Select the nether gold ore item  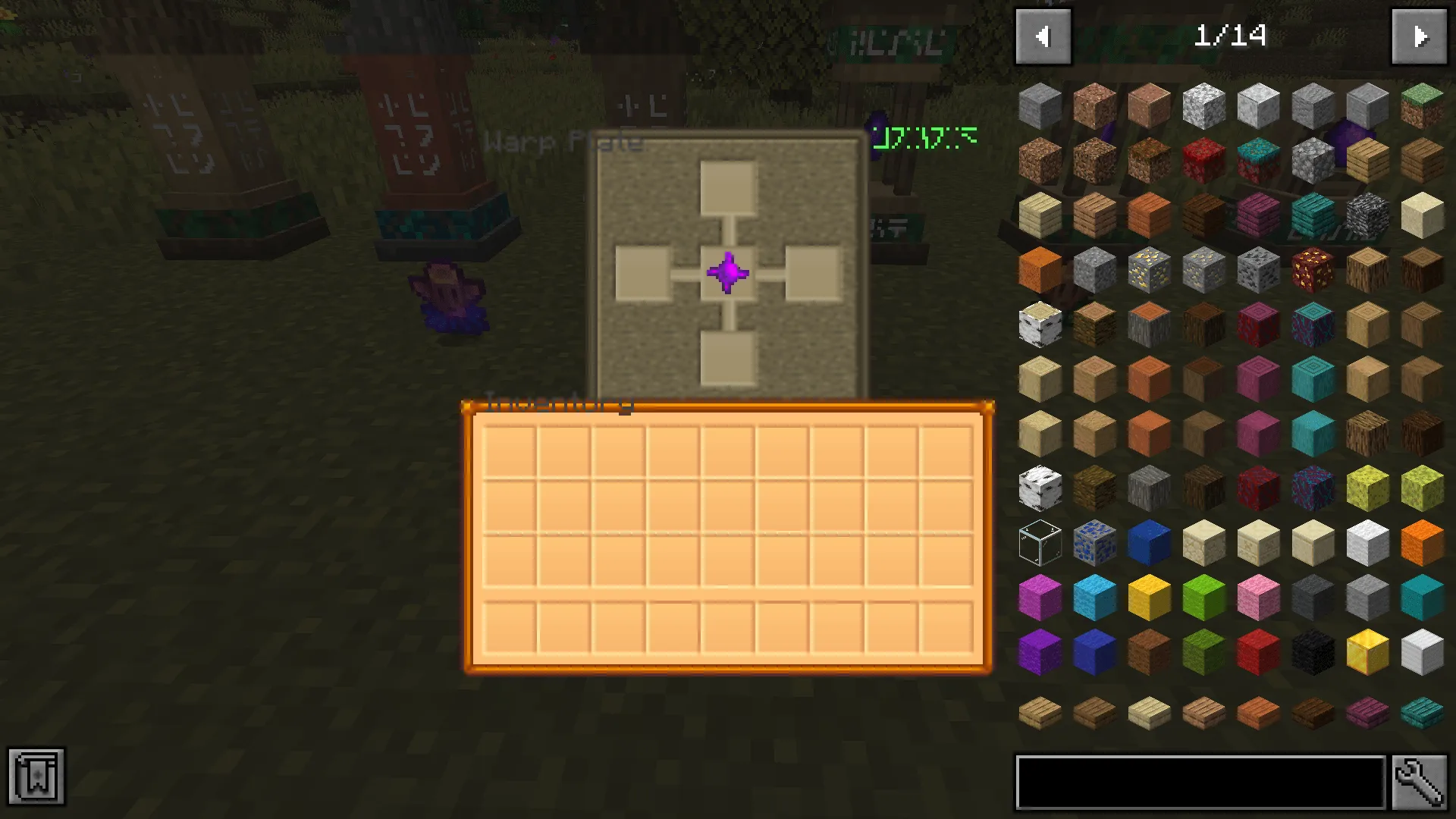pyautogui.click(x=1312, y=270)
